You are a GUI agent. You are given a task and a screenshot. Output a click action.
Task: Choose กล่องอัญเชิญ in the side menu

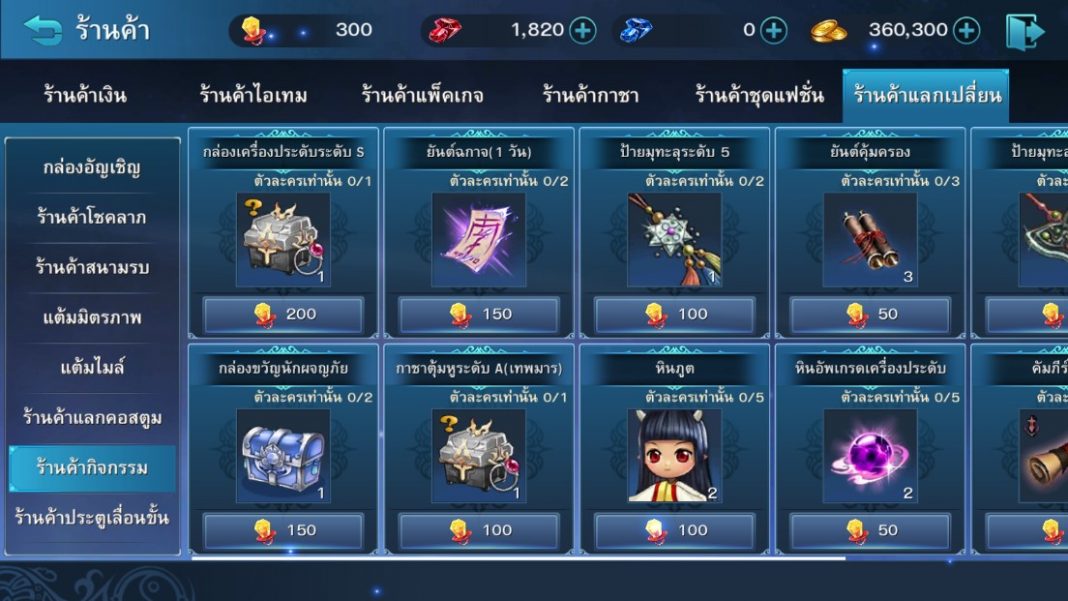[x=92, y=167]
